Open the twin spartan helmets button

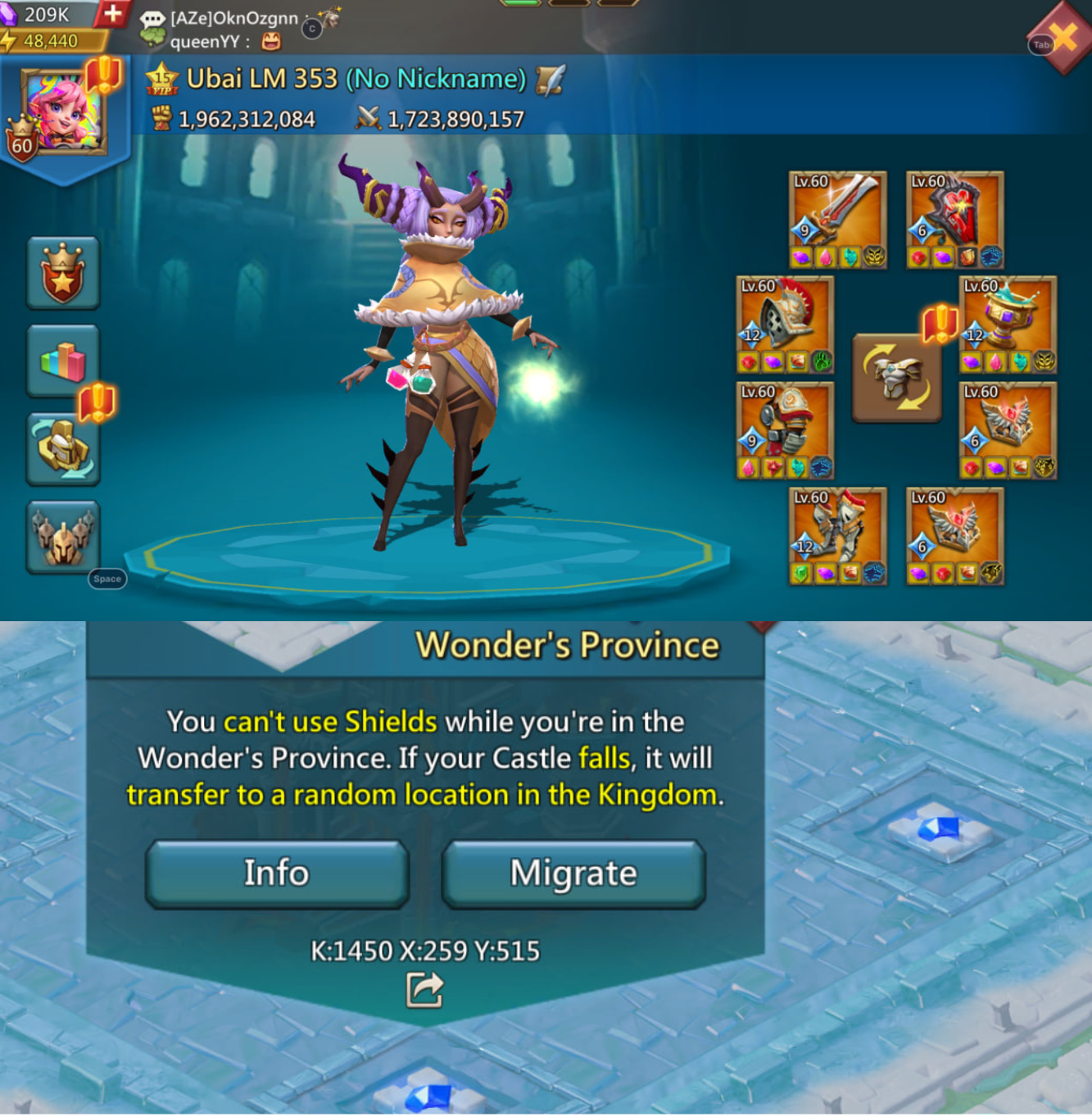coord(63,537)
